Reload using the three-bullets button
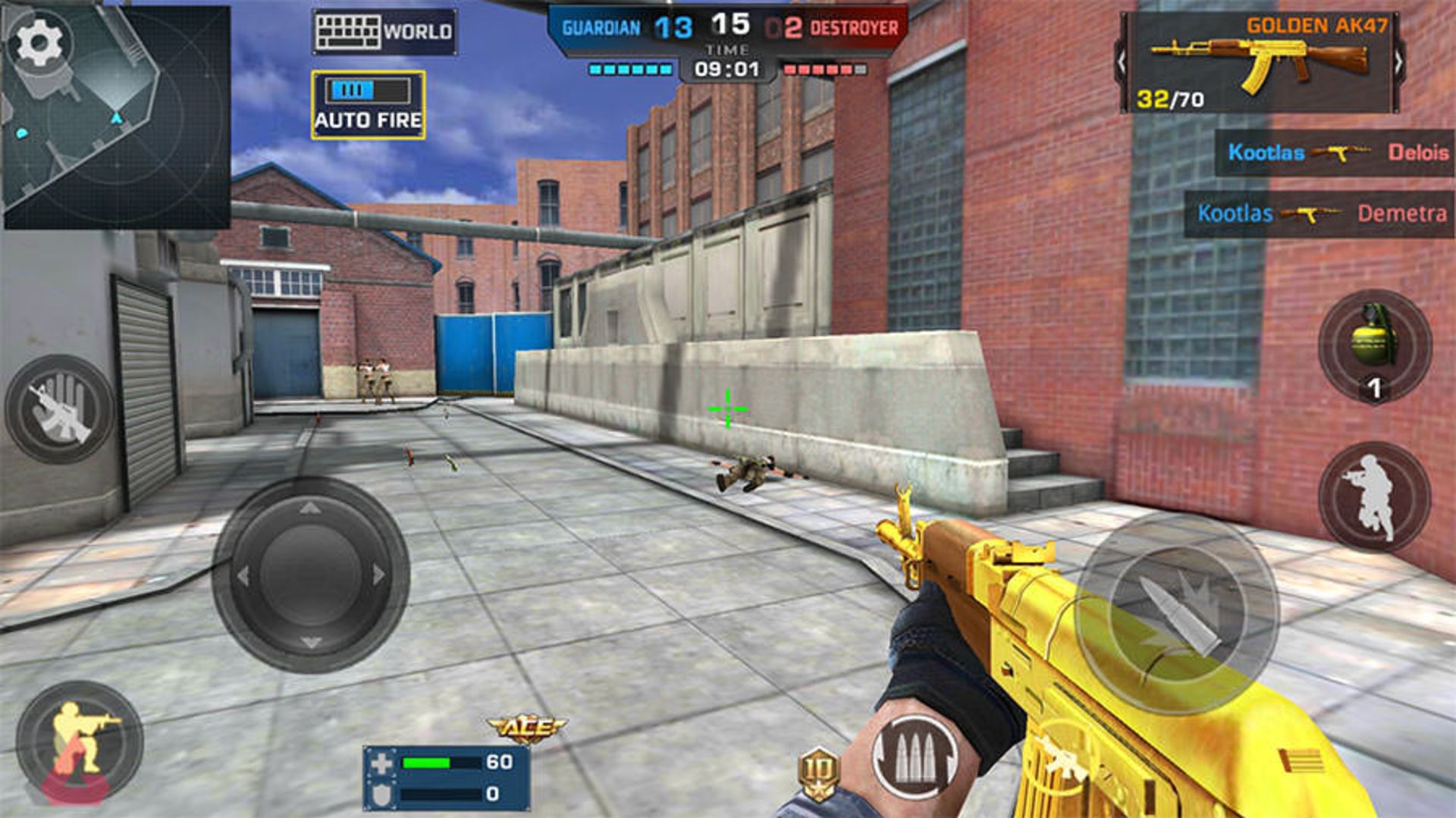The image size is (1456, 818). click(915, 757)
